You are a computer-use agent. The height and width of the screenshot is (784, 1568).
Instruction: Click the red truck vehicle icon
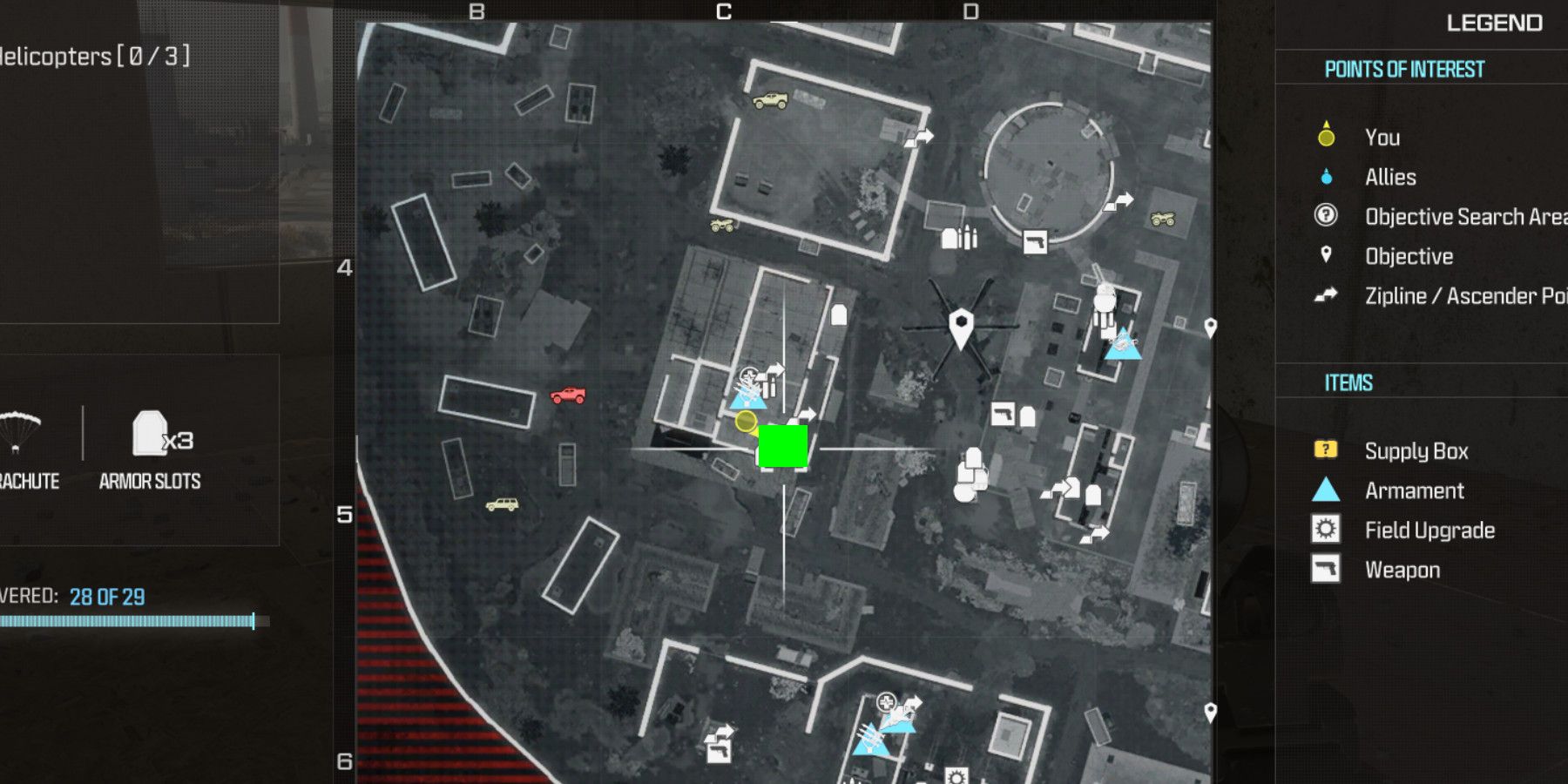(x=568, y=393)
